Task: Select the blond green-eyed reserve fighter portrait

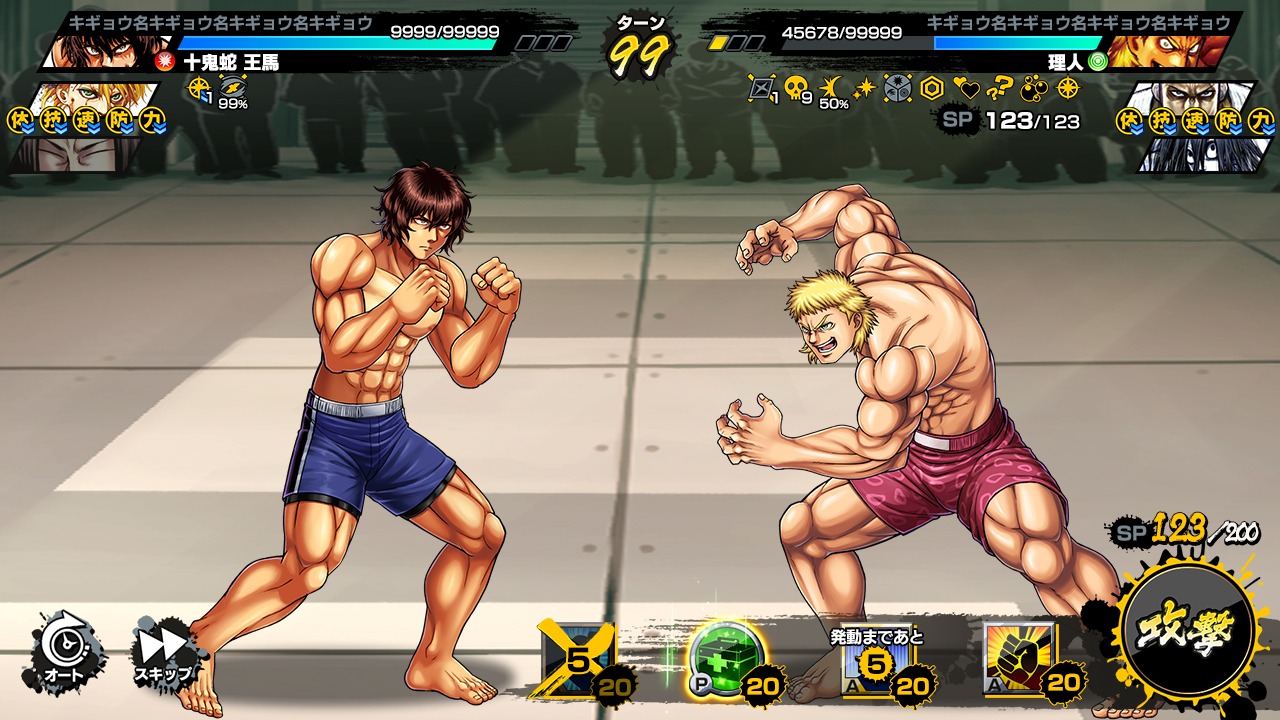Action: pos(95,98)
